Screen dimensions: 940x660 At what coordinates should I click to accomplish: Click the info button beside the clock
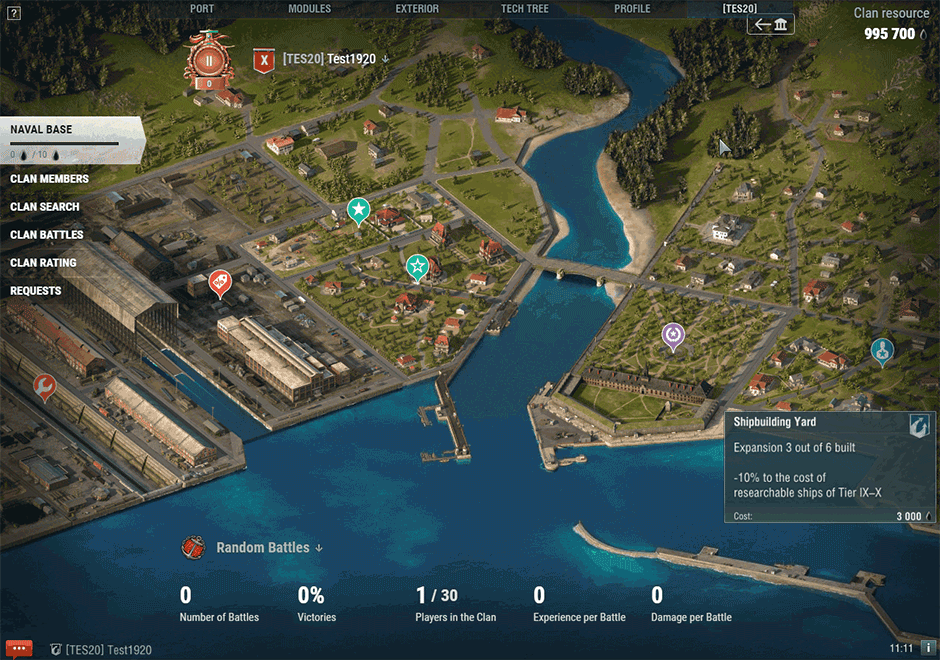pyautogui.click(x=928, y=648)
